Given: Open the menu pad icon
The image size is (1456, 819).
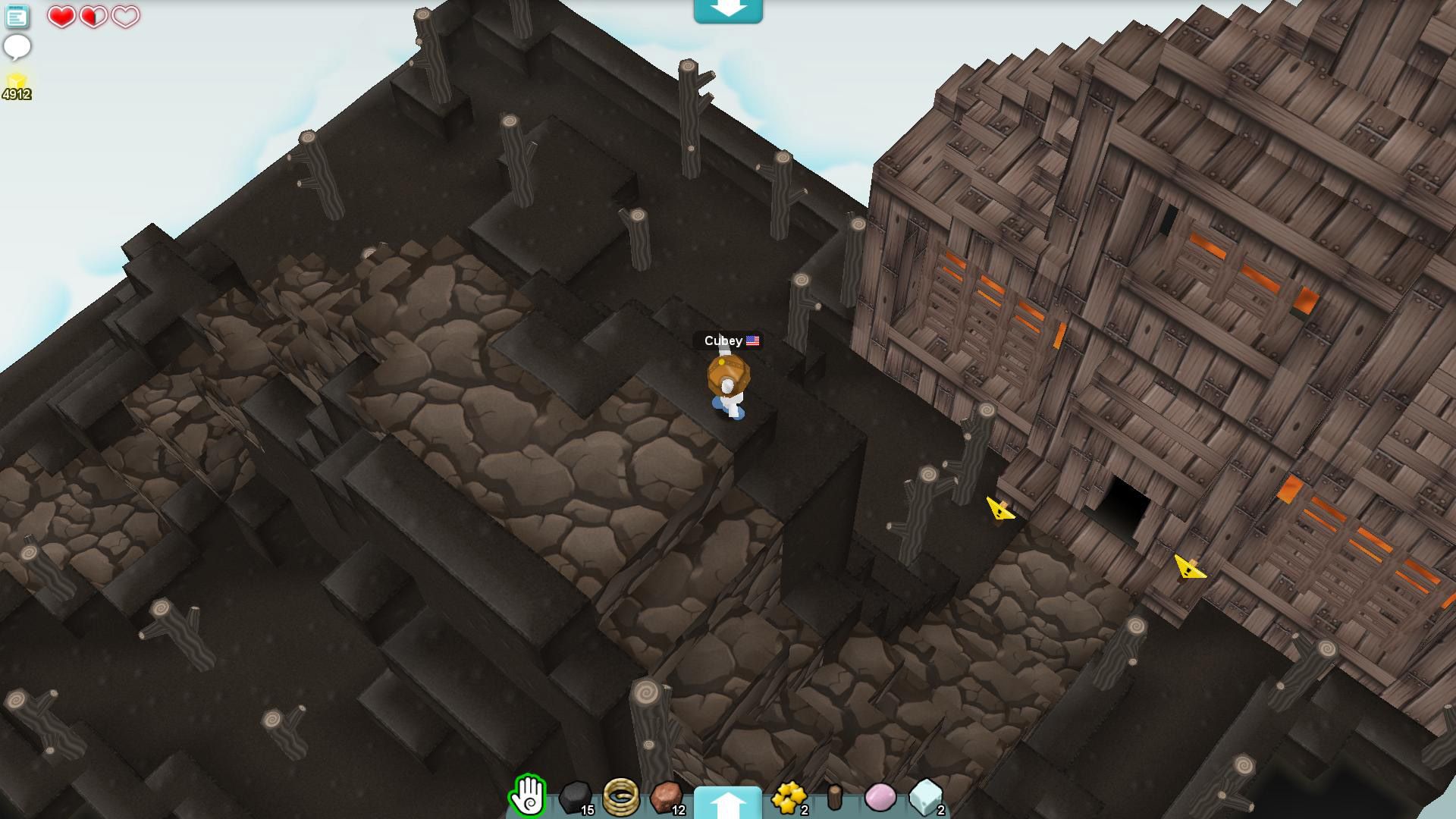Looking at the screenshot, I should [x=17, y=17].
